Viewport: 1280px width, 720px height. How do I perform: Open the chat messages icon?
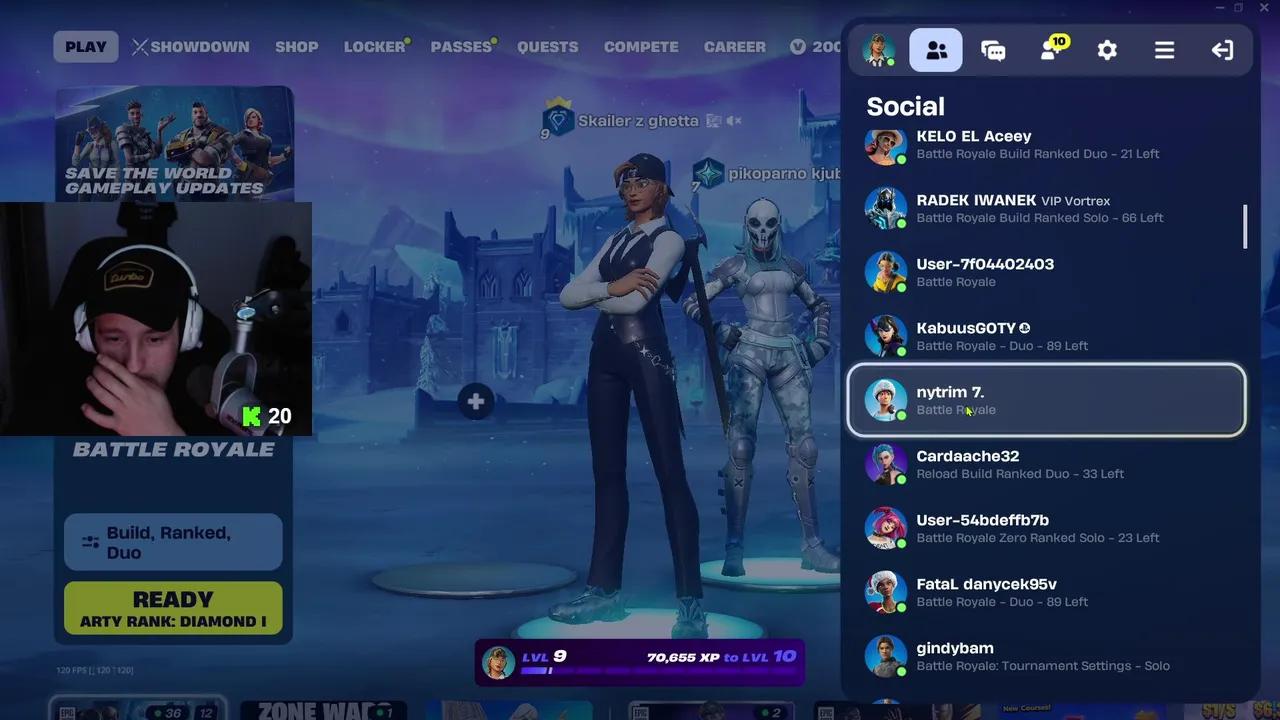993,49
